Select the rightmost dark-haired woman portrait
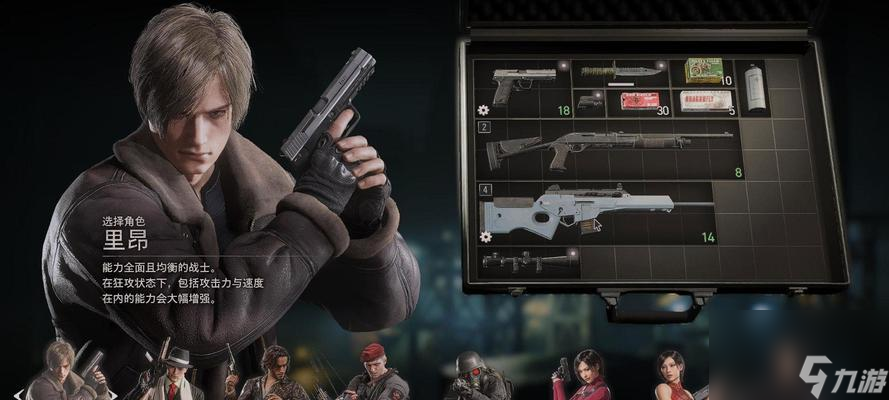Screen dimensions: 889x400 pos(668,376)
